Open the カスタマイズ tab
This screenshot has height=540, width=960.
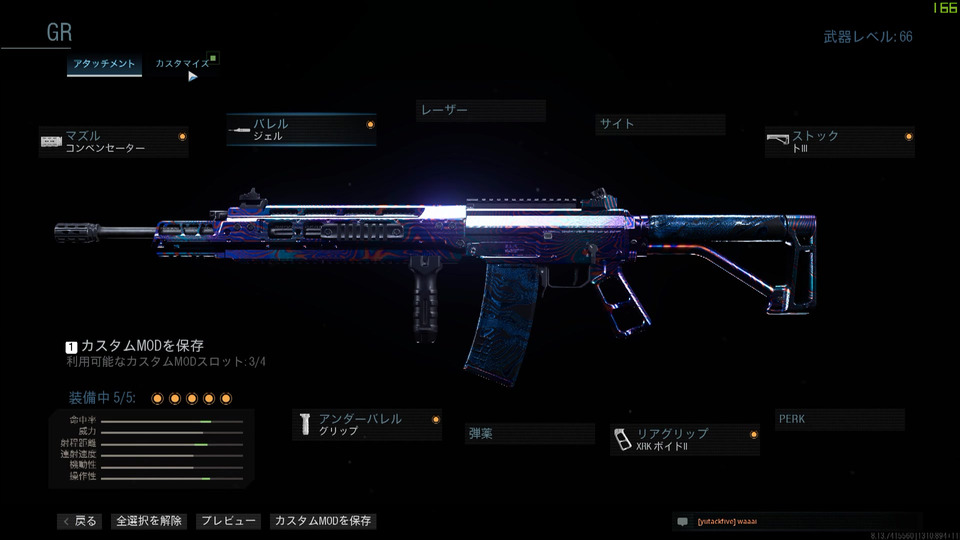(x=182, y=64)
